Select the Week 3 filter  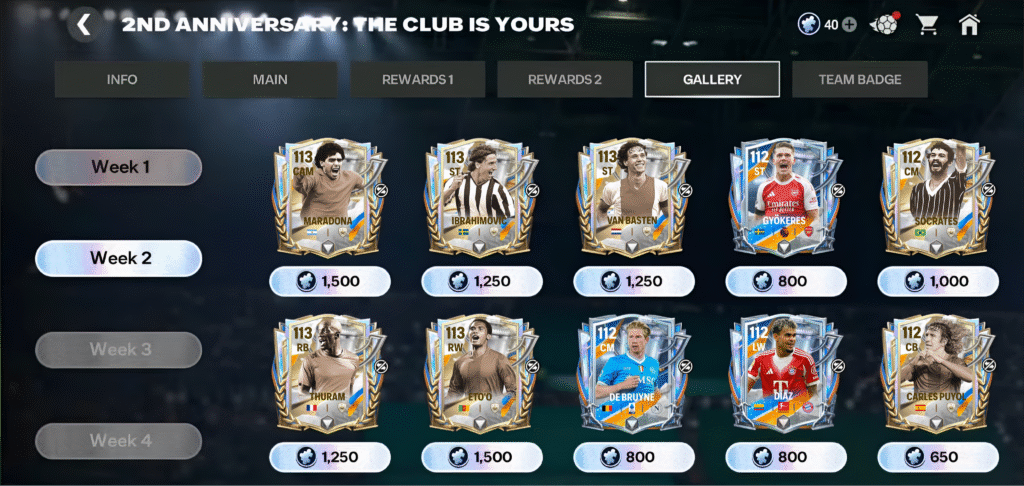(119, 350)
